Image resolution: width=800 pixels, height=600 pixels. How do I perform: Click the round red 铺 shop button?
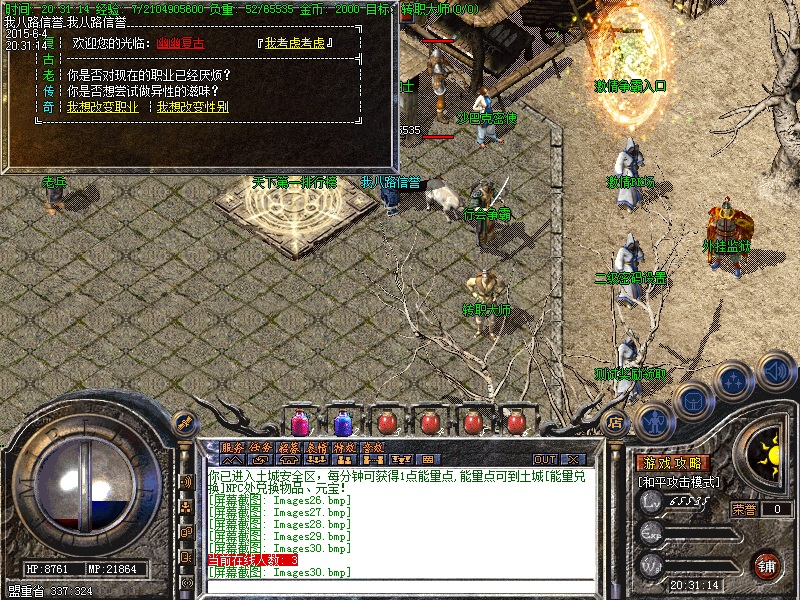point(766,565)
